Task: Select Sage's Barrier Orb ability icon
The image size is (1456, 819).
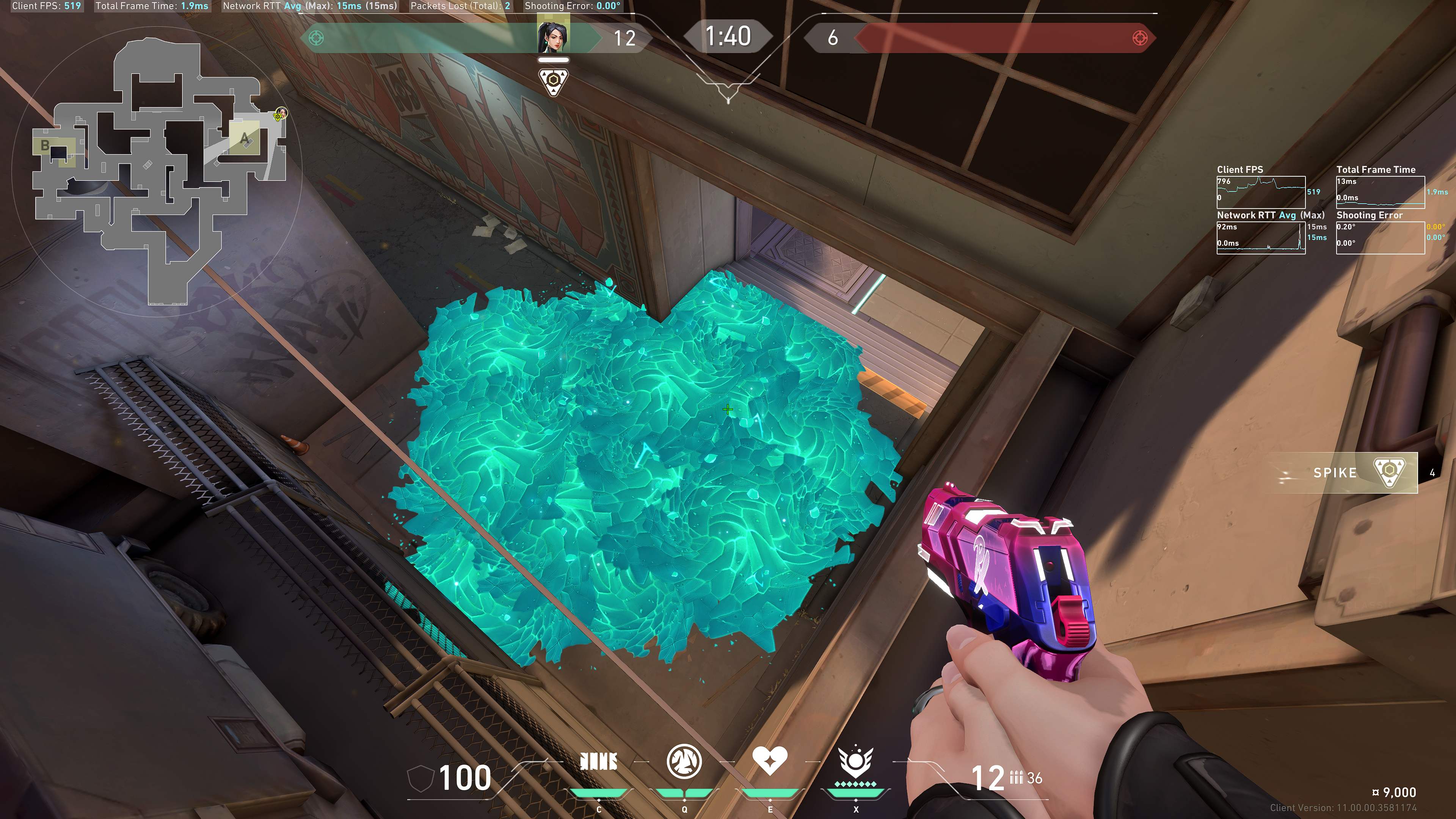Action: (599, 762)
